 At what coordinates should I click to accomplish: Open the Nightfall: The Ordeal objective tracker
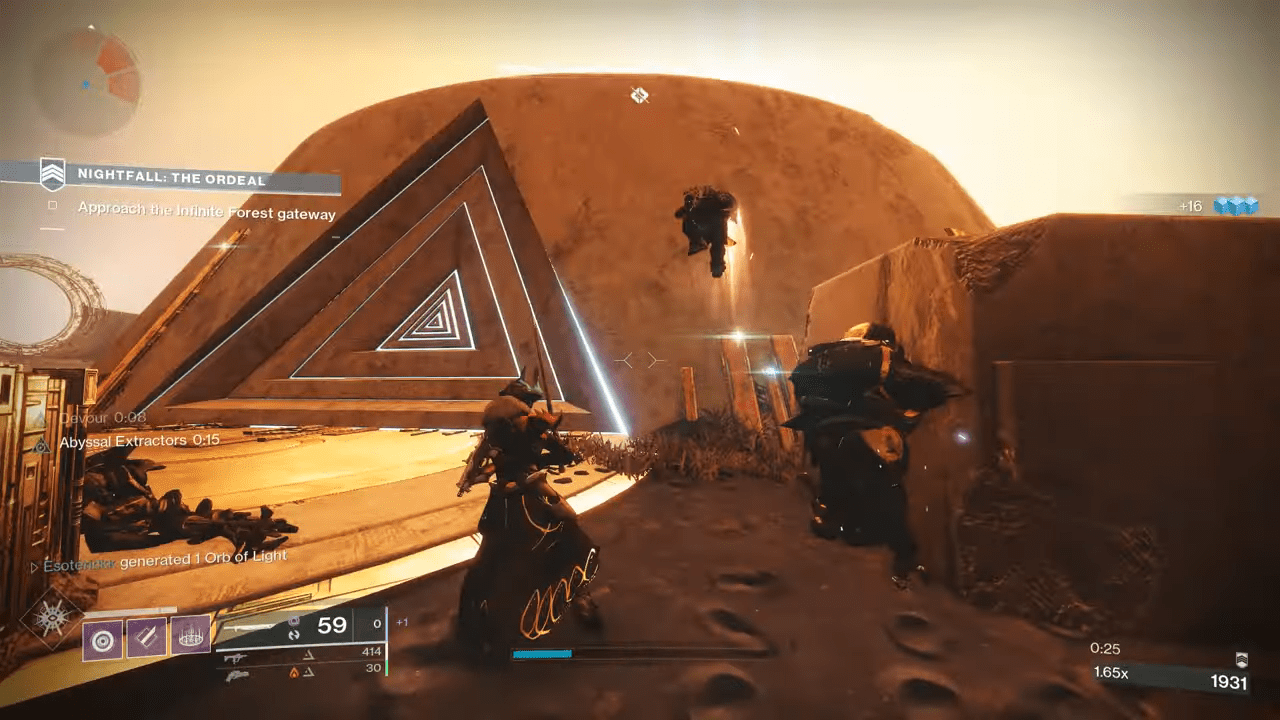pos(172,179)
